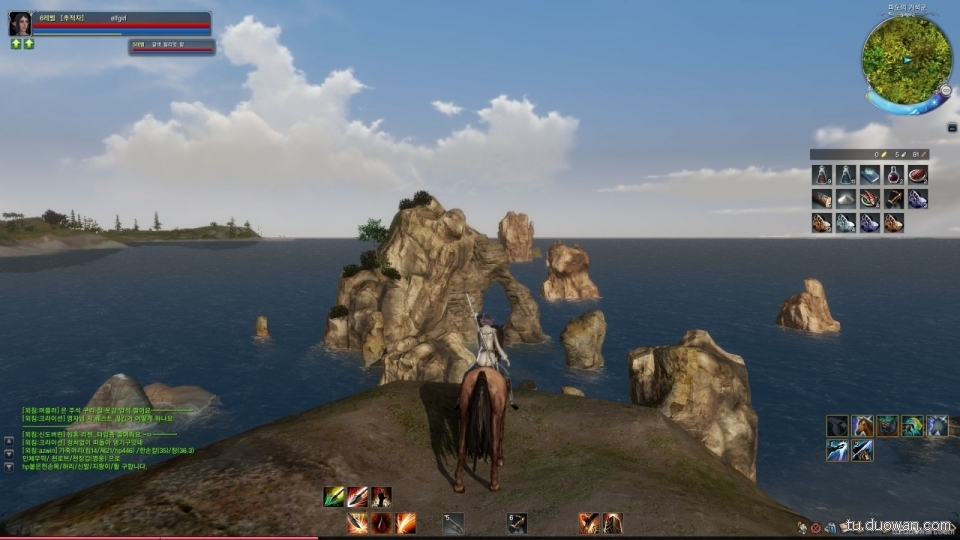
Task: Click the elfgirl character portrait
Action: coord(20,24)
